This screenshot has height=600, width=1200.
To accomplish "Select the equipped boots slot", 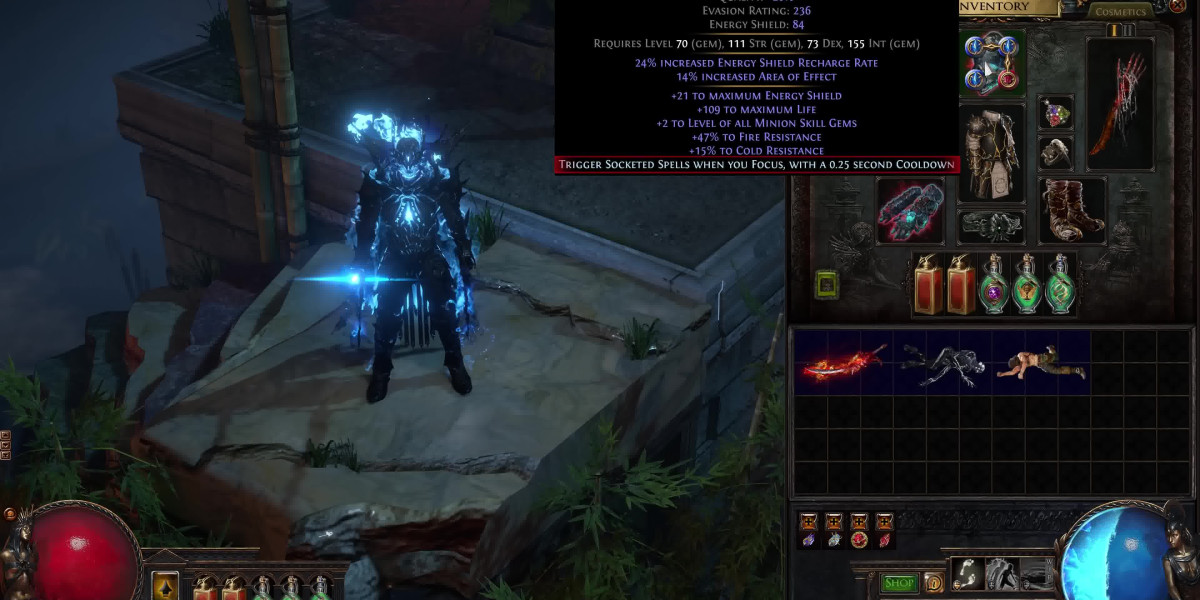I will point(1071,211).
